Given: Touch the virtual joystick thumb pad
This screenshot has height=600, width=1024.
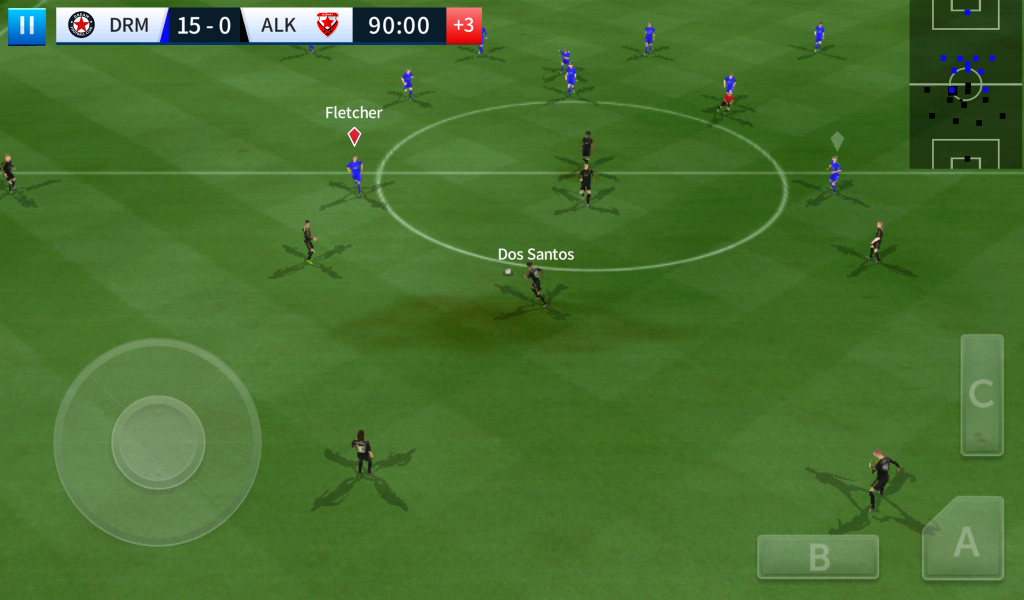Looking at the screenshot, I should click(x=158, y=442).
